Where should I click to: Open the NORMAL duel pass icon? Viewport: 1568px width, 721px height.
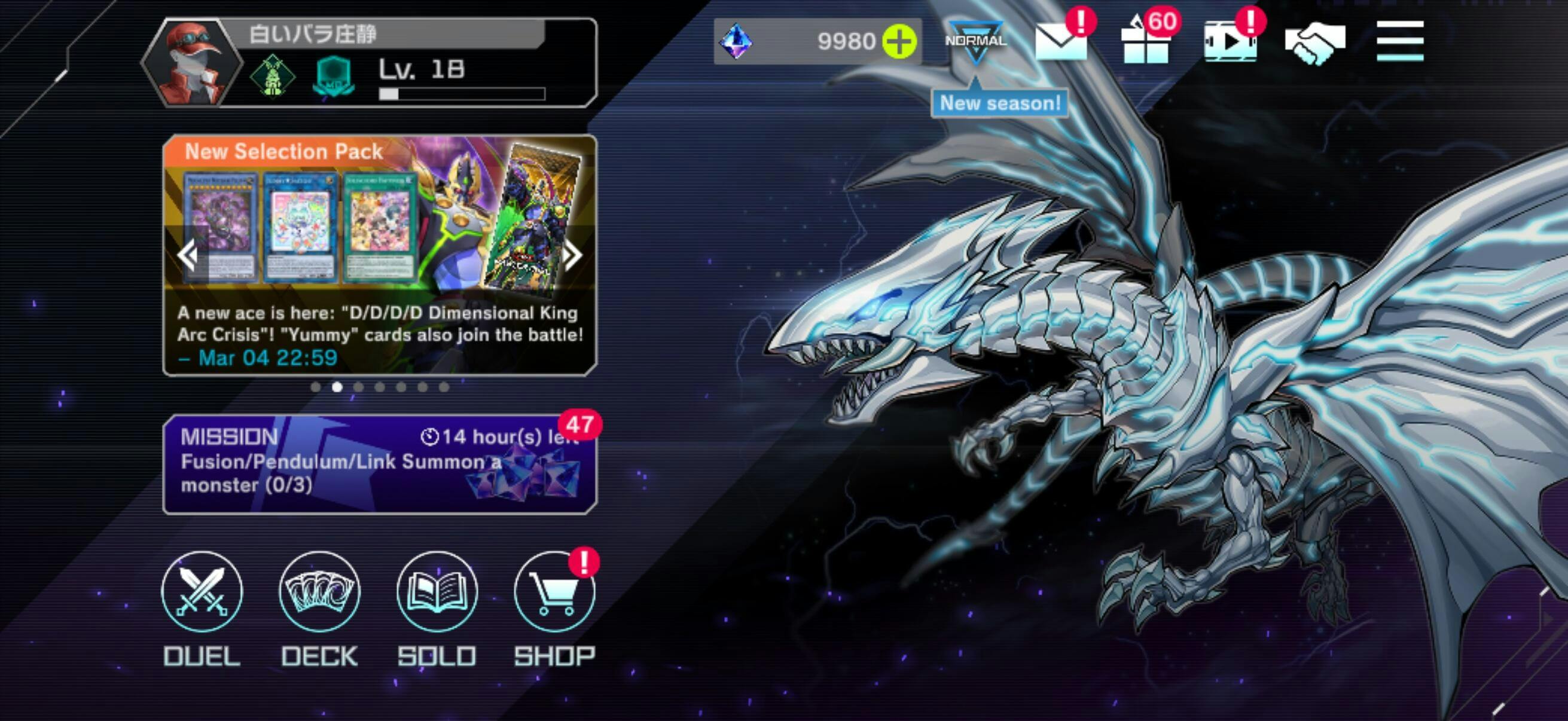point(975,41)
